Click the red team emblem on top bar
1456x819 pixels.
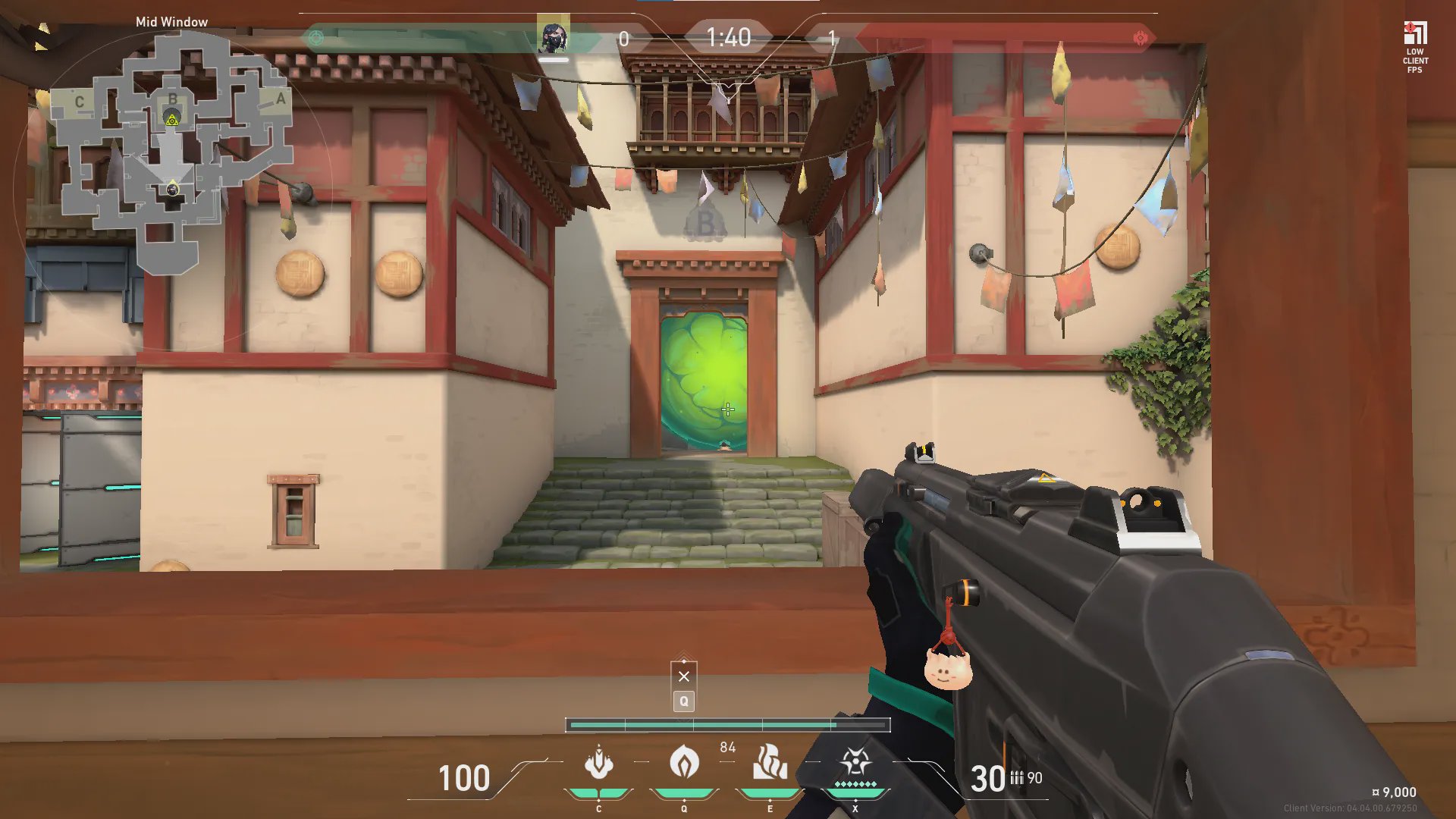click(x=1140, y=38)
